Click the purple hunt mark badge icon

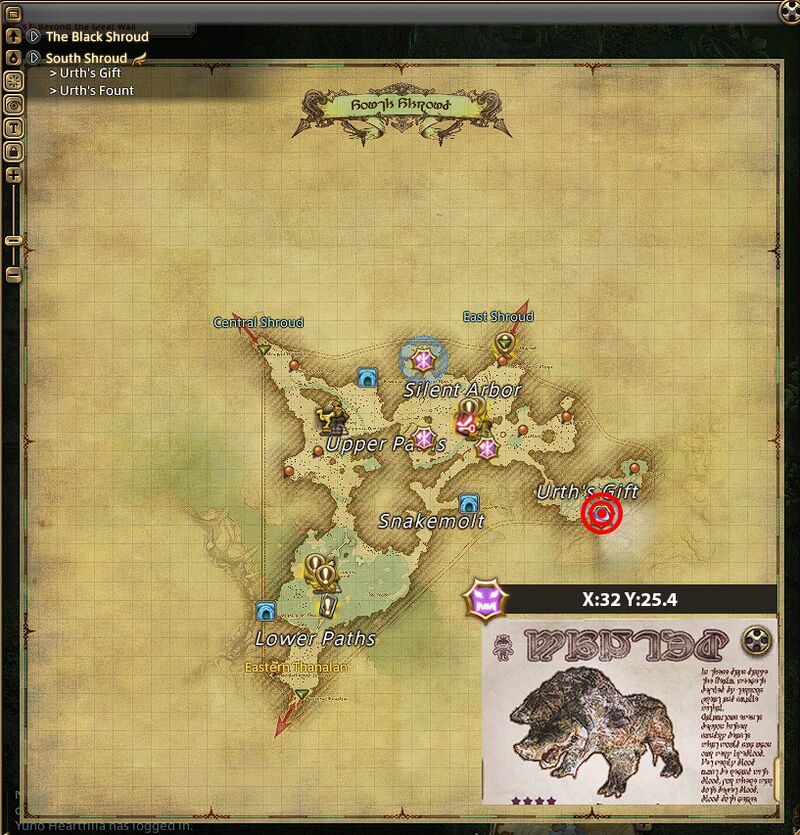pyautogui.click(x=485, y=602)
